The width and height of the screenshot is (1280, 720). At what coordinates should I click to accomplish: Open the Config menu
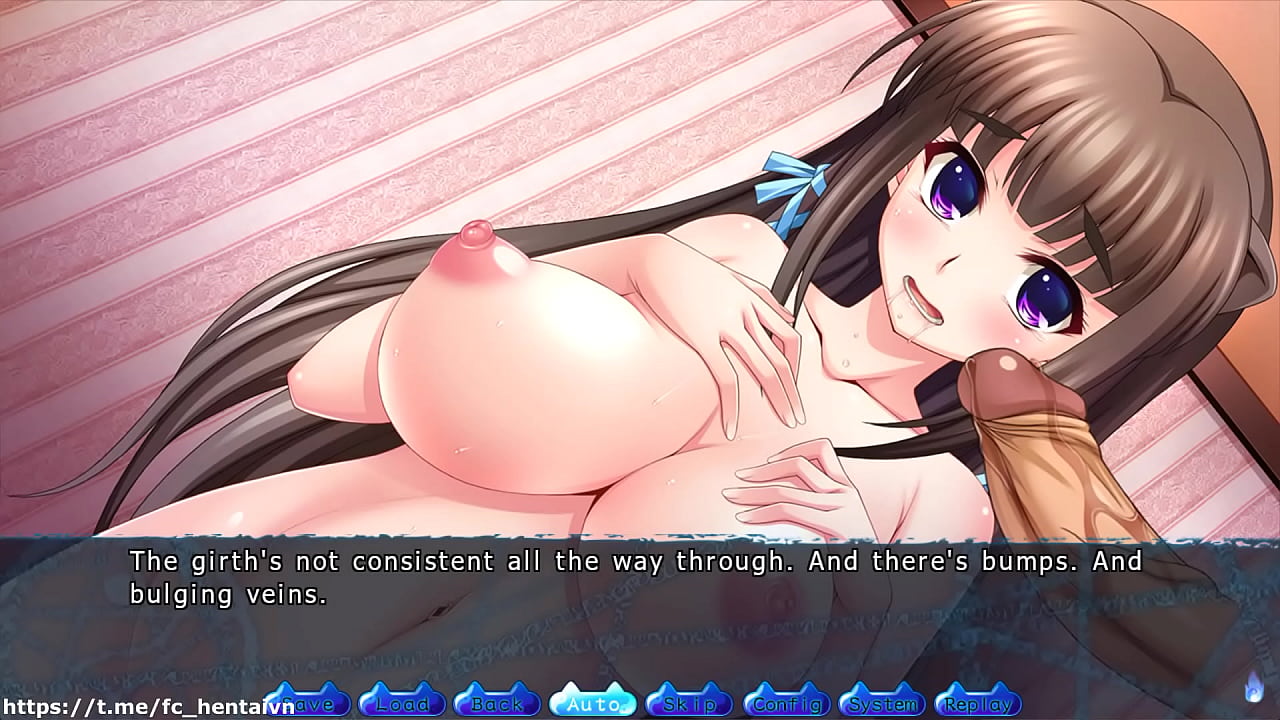click(787, 703)
